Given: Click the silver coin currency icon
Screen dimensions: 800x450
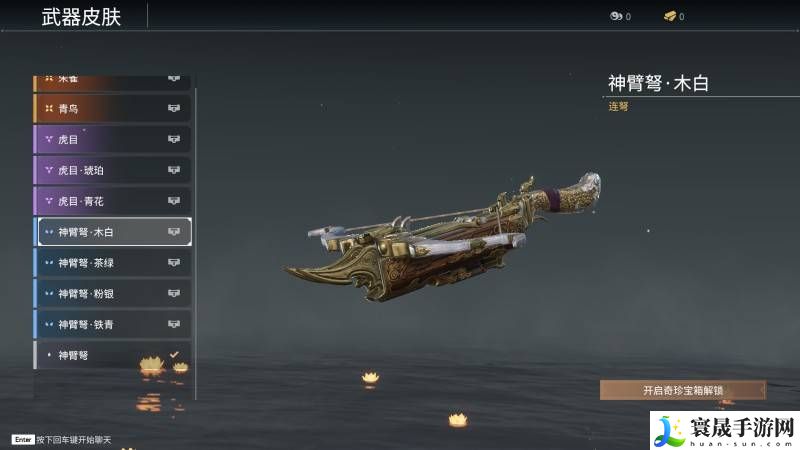Looking at the screenshot, I should point(616,16).
